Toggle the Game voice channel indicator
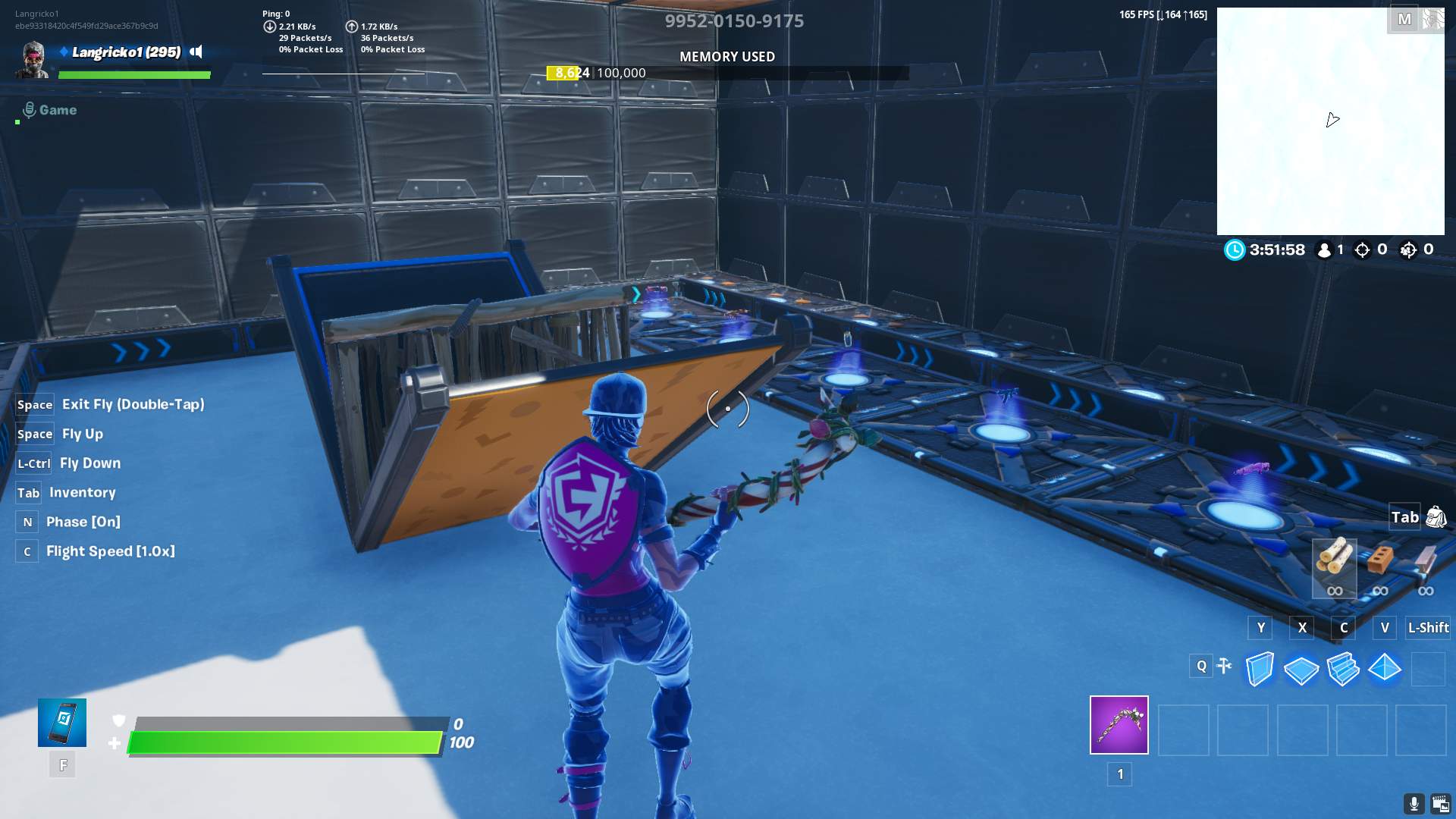 pyautogui.click(x=47, y=109)
